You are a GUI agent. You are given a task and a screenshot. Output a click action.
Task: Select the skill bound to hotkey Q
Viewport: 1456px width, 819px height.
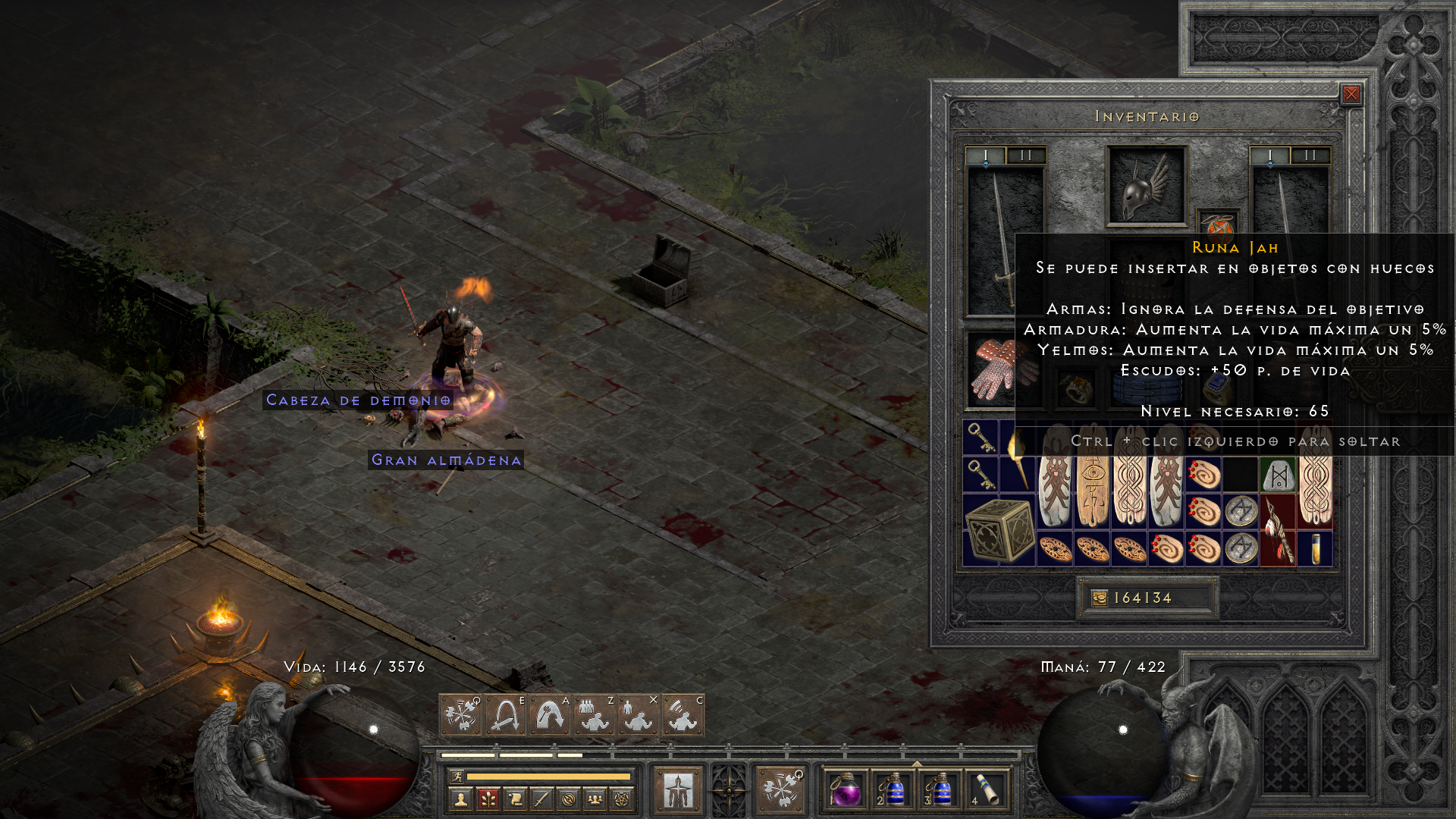pyautogui.click(x=460, y=715)
